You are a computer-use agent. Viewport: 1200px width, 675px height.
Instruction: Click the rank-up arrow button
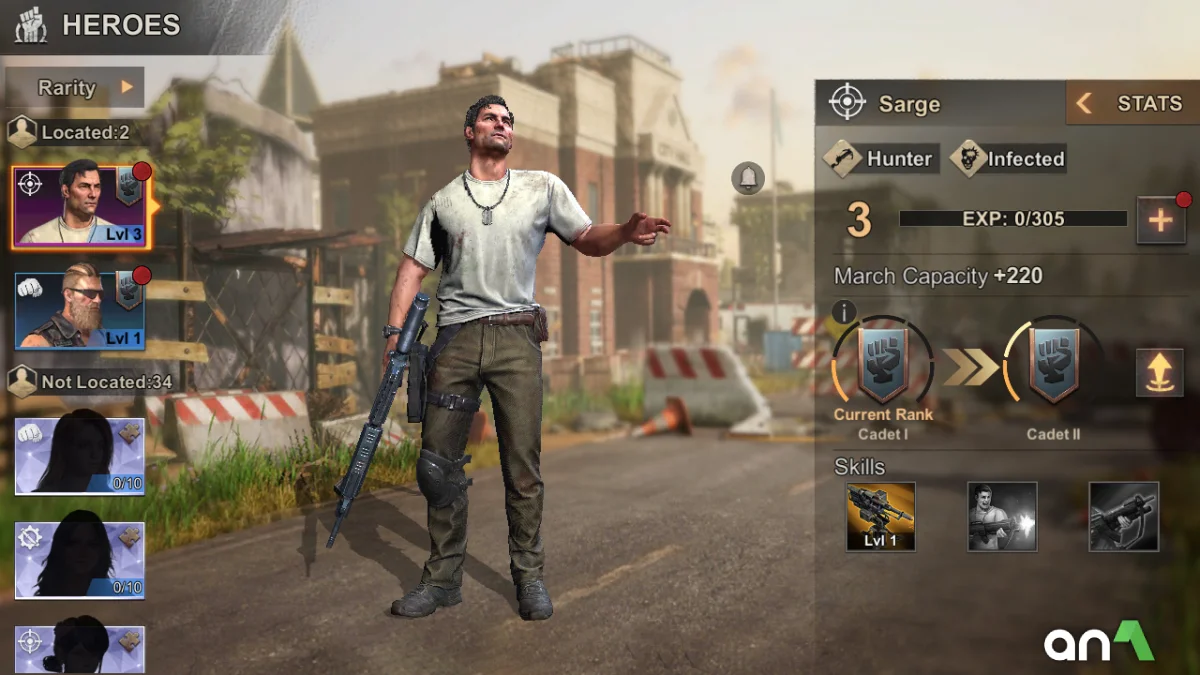[1159, 373]
